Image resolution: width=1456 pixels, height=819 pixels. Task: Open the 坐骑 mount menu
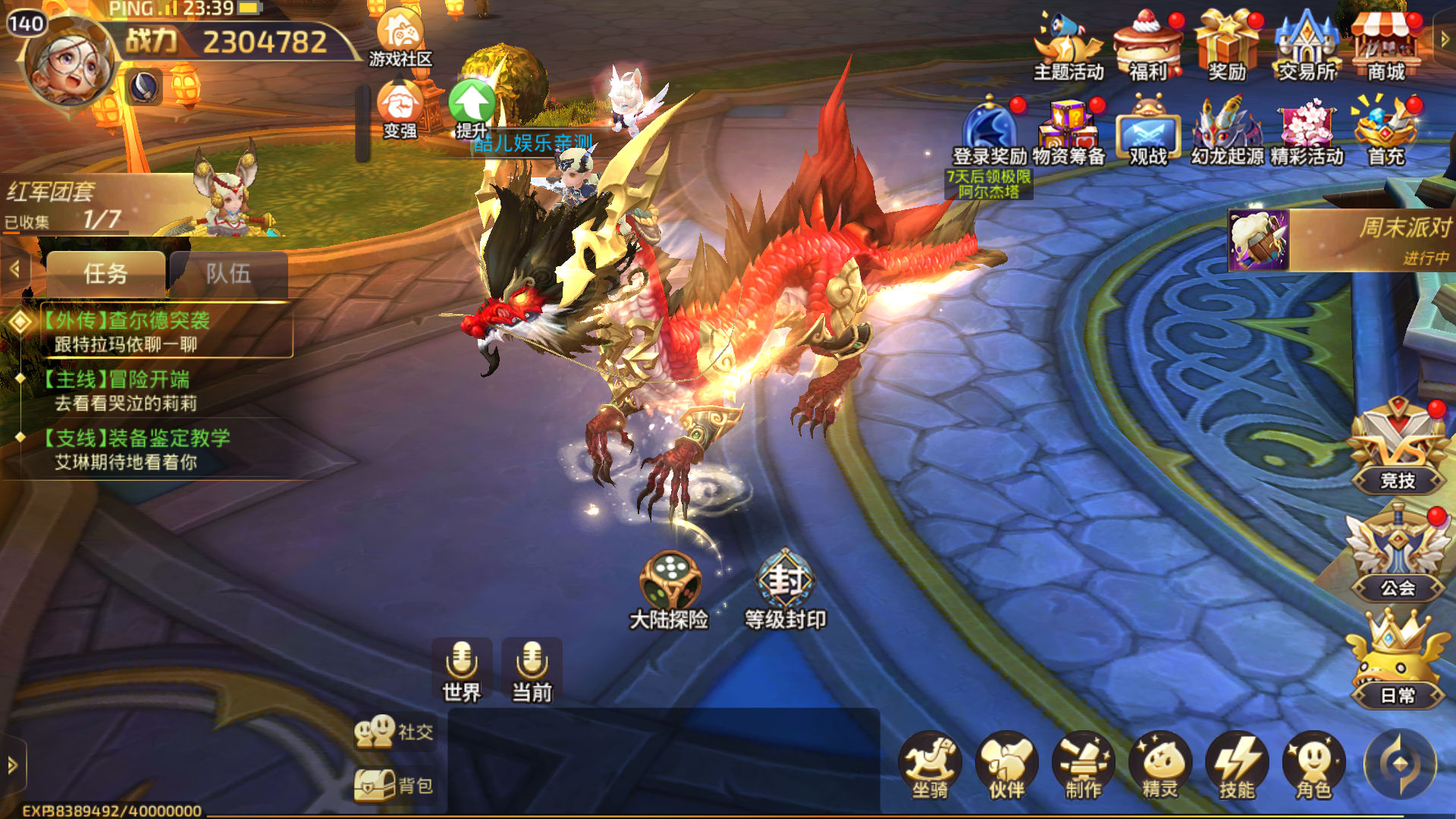(x=930, y=766)
